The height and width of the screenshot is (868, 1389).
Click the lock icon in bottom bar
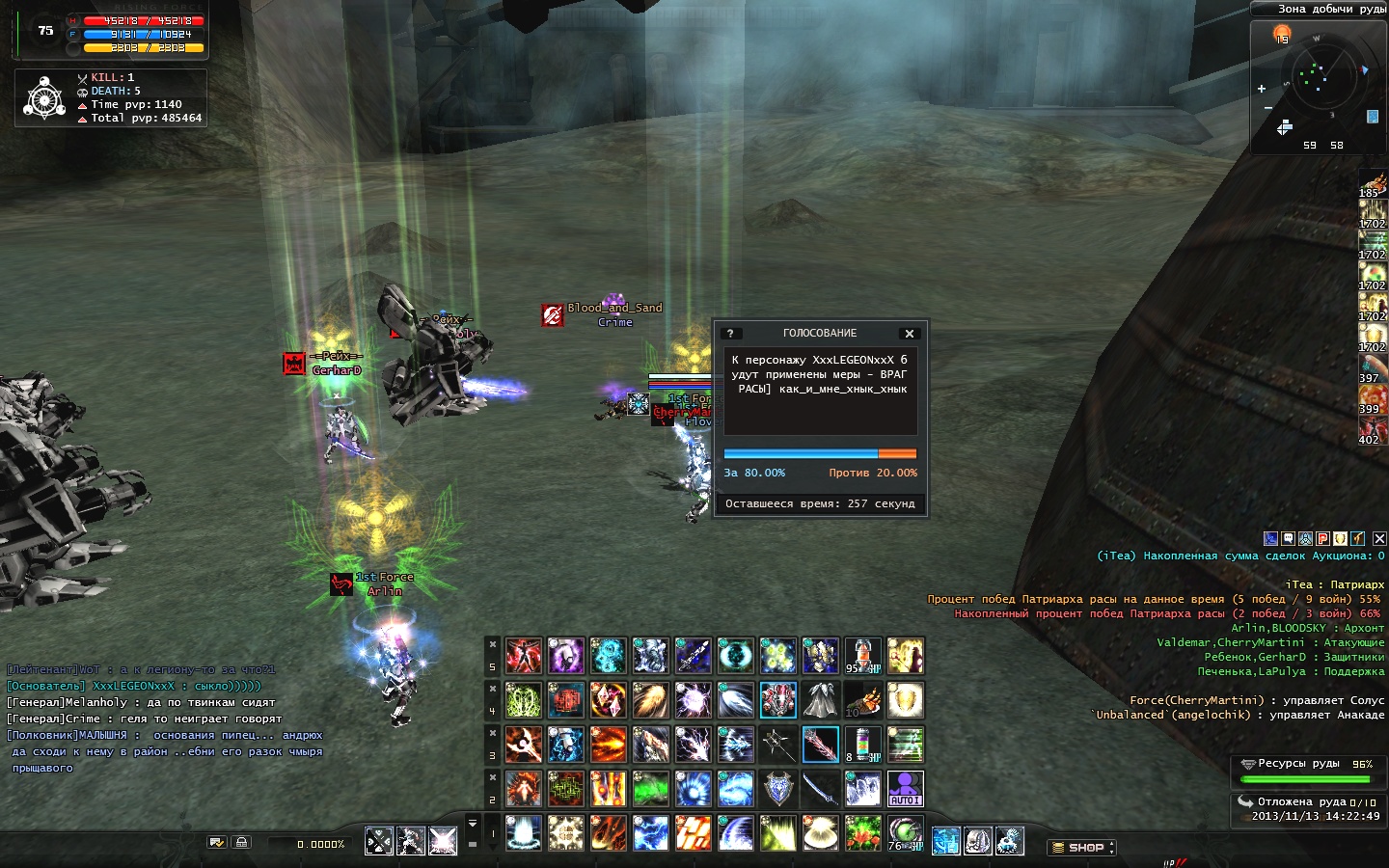tap(241, 842)
